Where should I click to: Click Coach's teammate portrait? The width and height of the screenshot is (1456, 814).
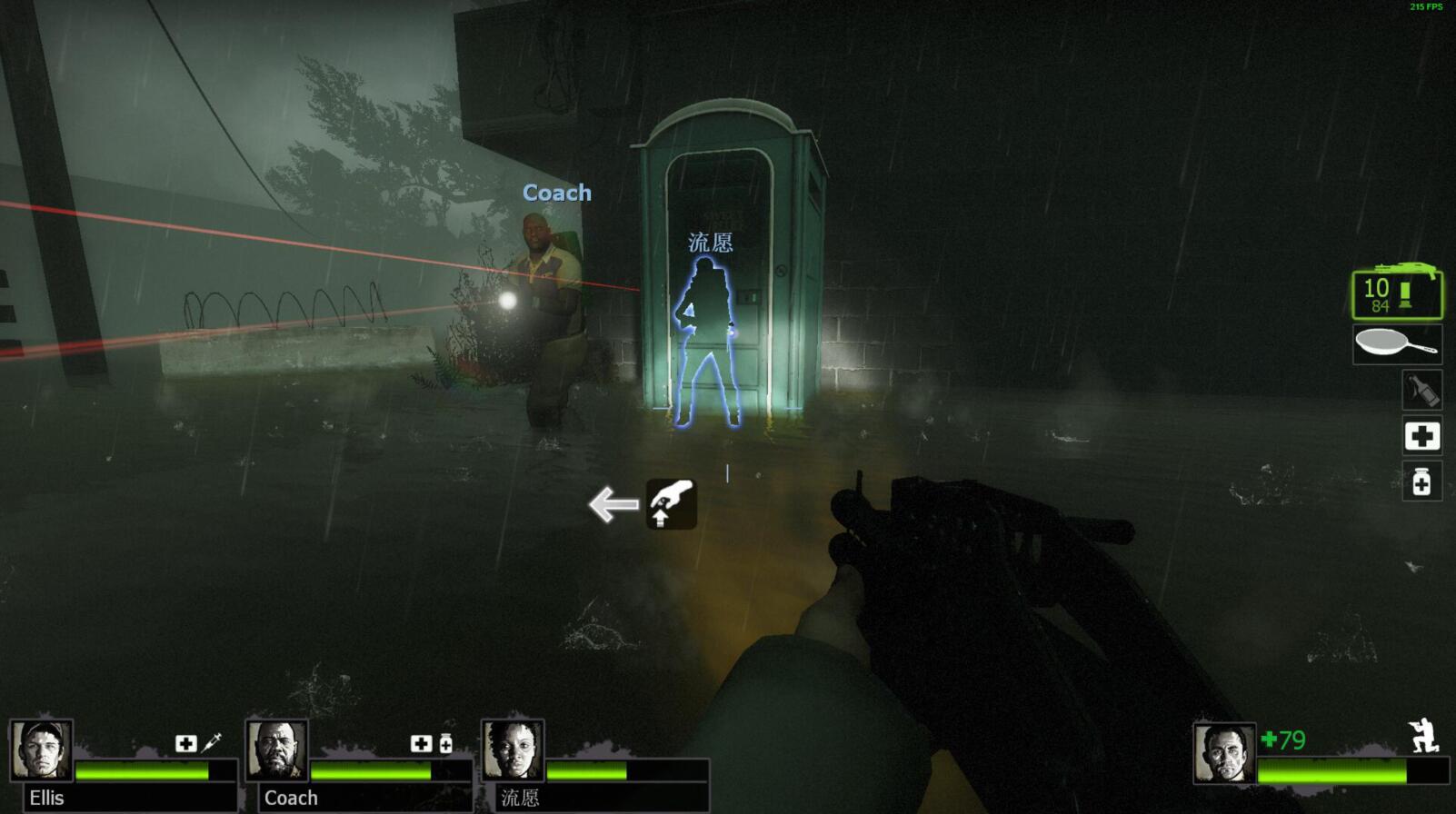(277, 750)
